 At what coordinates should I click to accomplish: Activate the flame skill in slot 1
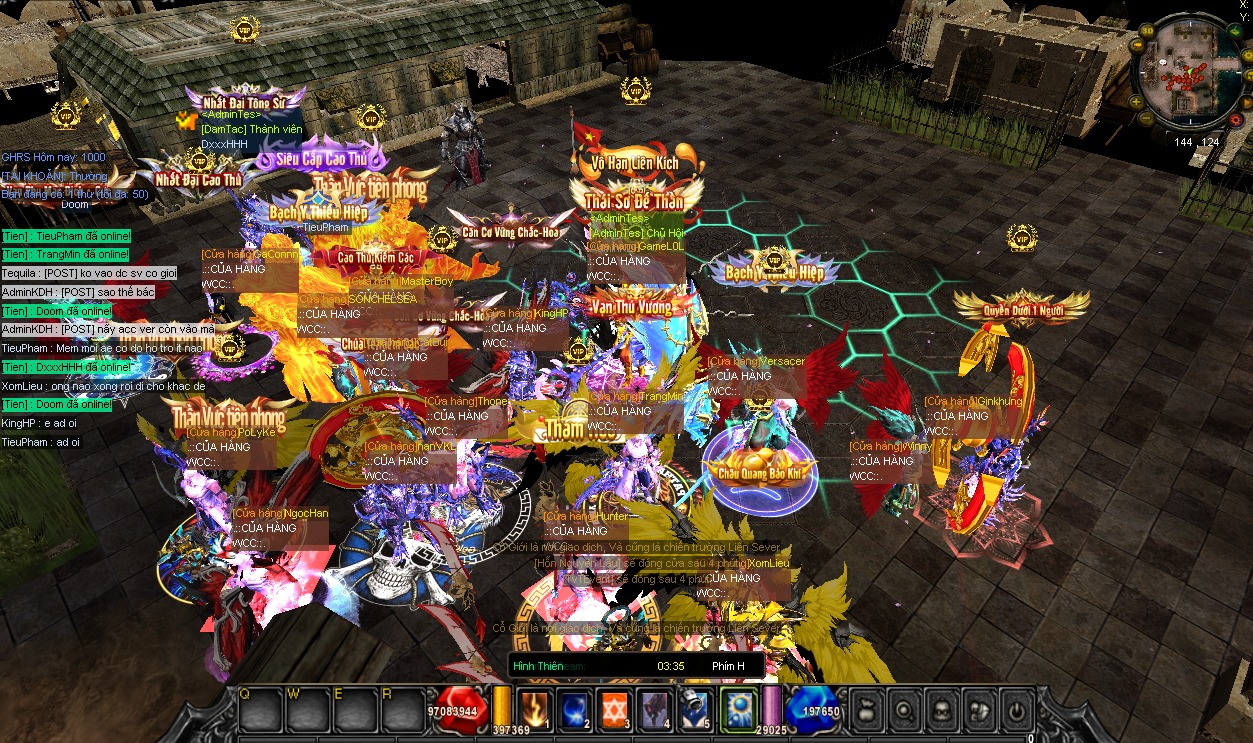coord(533,708)
